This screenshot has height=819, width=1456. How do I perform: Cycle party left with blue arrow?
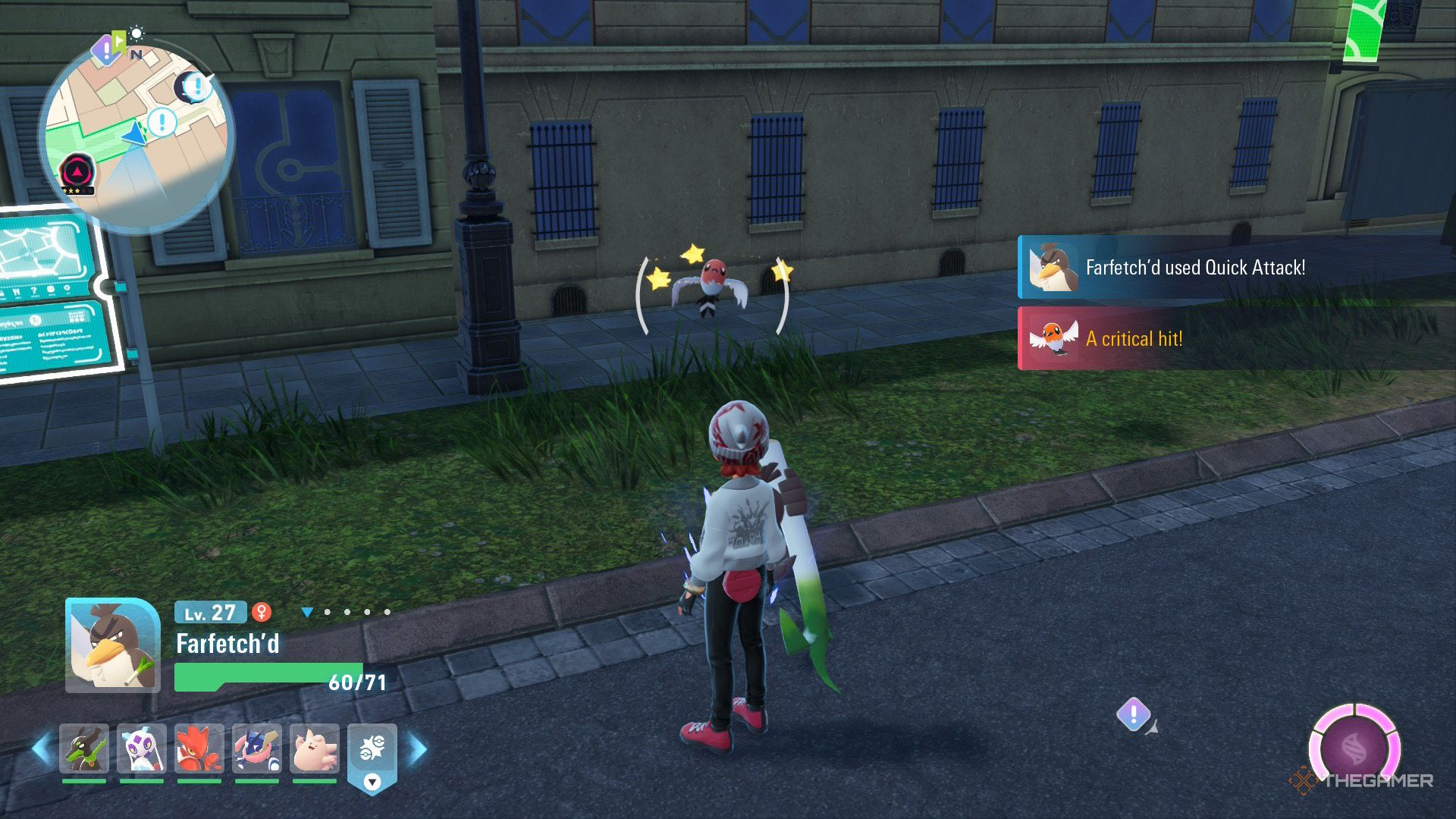tap(41, 748)
